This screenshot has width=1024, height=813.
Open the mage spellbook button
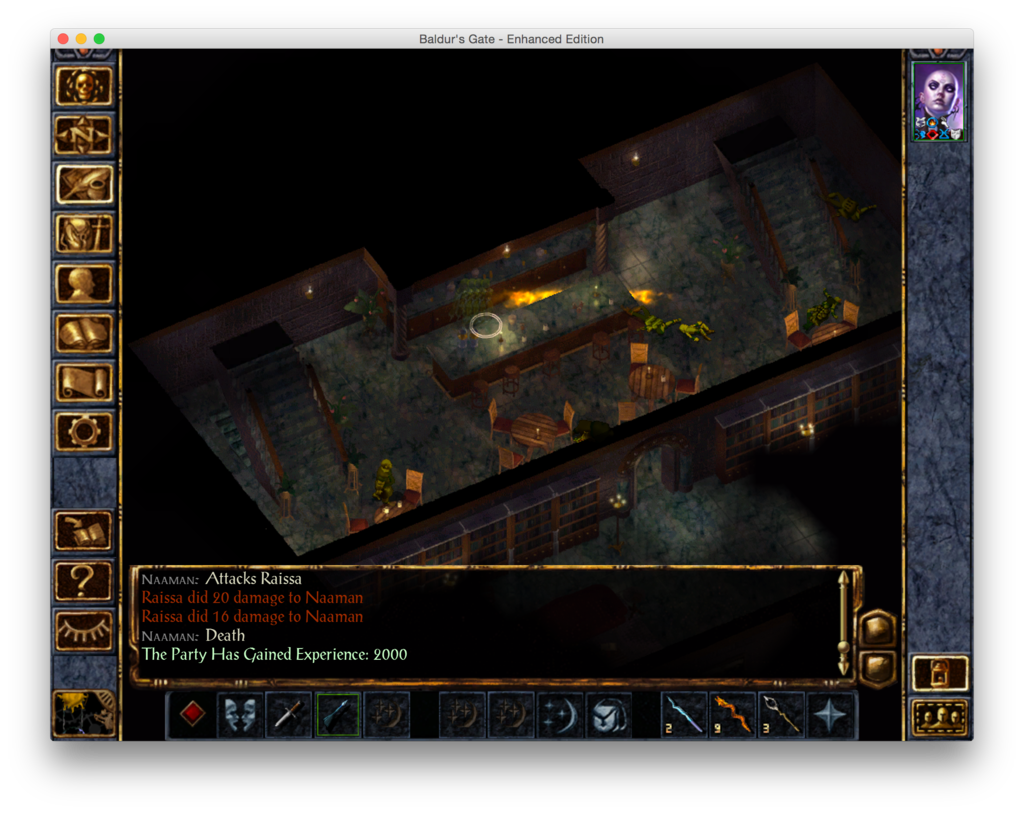coord(84,332)
